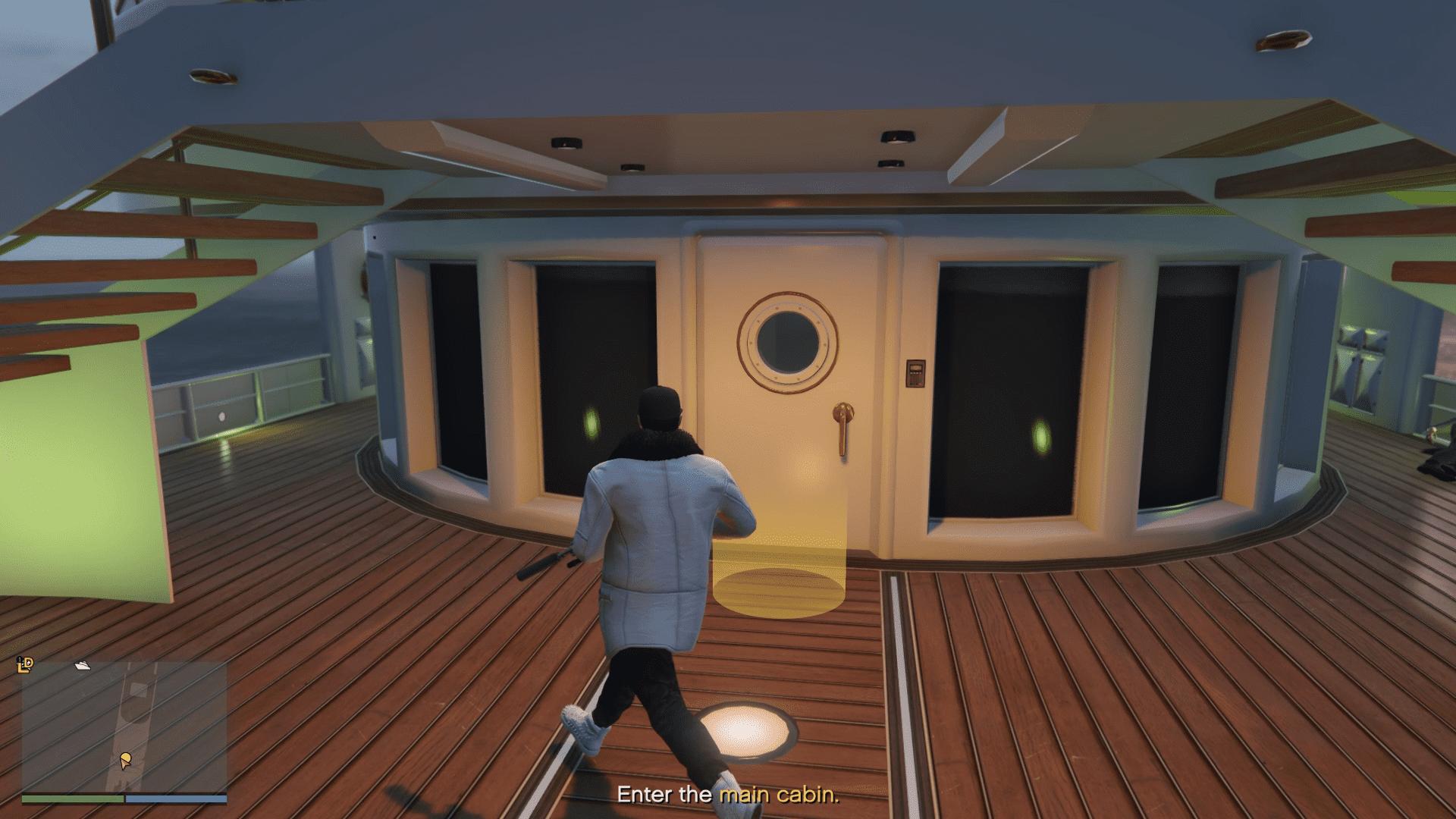The width and height of the screenshot is (1456, 819).
Task: Click the intercom keypad beside the door
Action: (914, 373)
